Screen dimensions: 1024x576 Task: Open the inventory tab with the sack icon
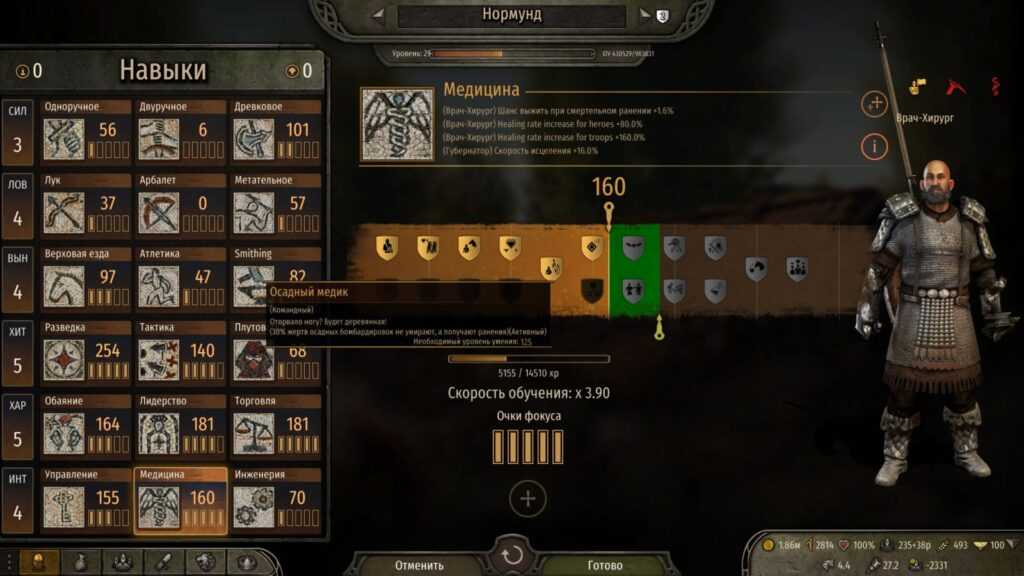click(x=81, y=562)
